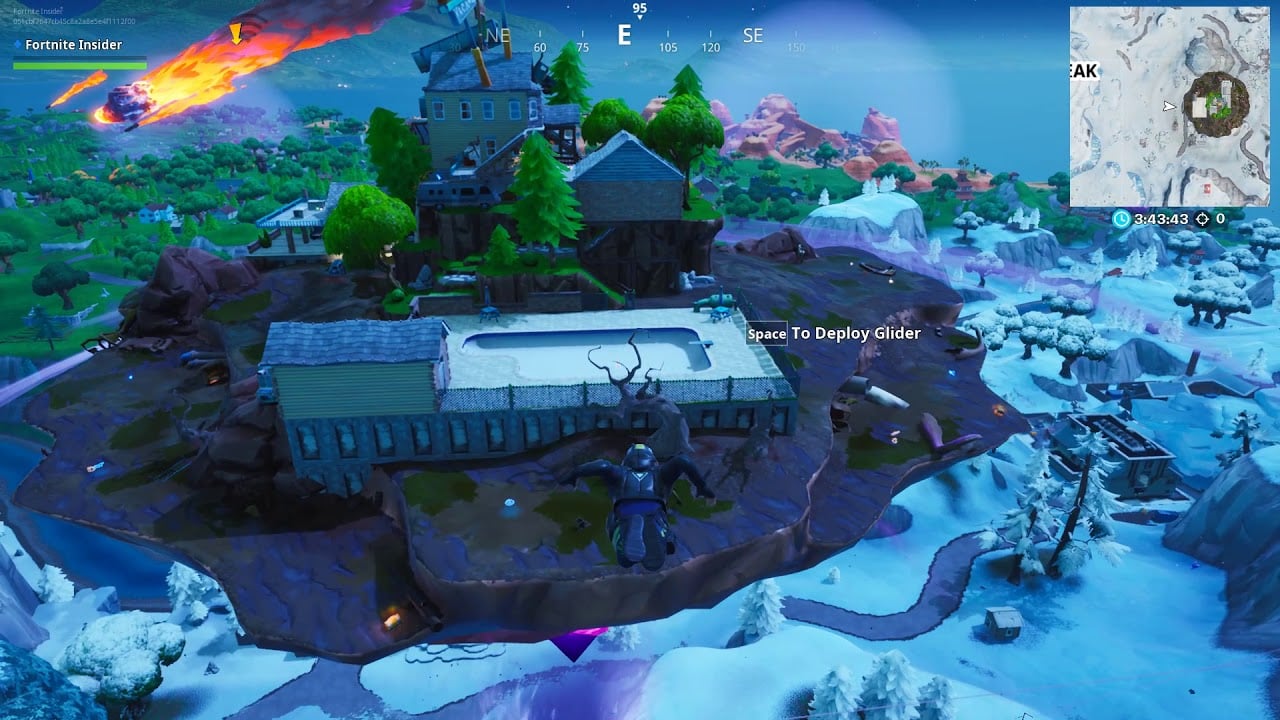Click the clock icon beside the match timer

tap(1120, 218)
